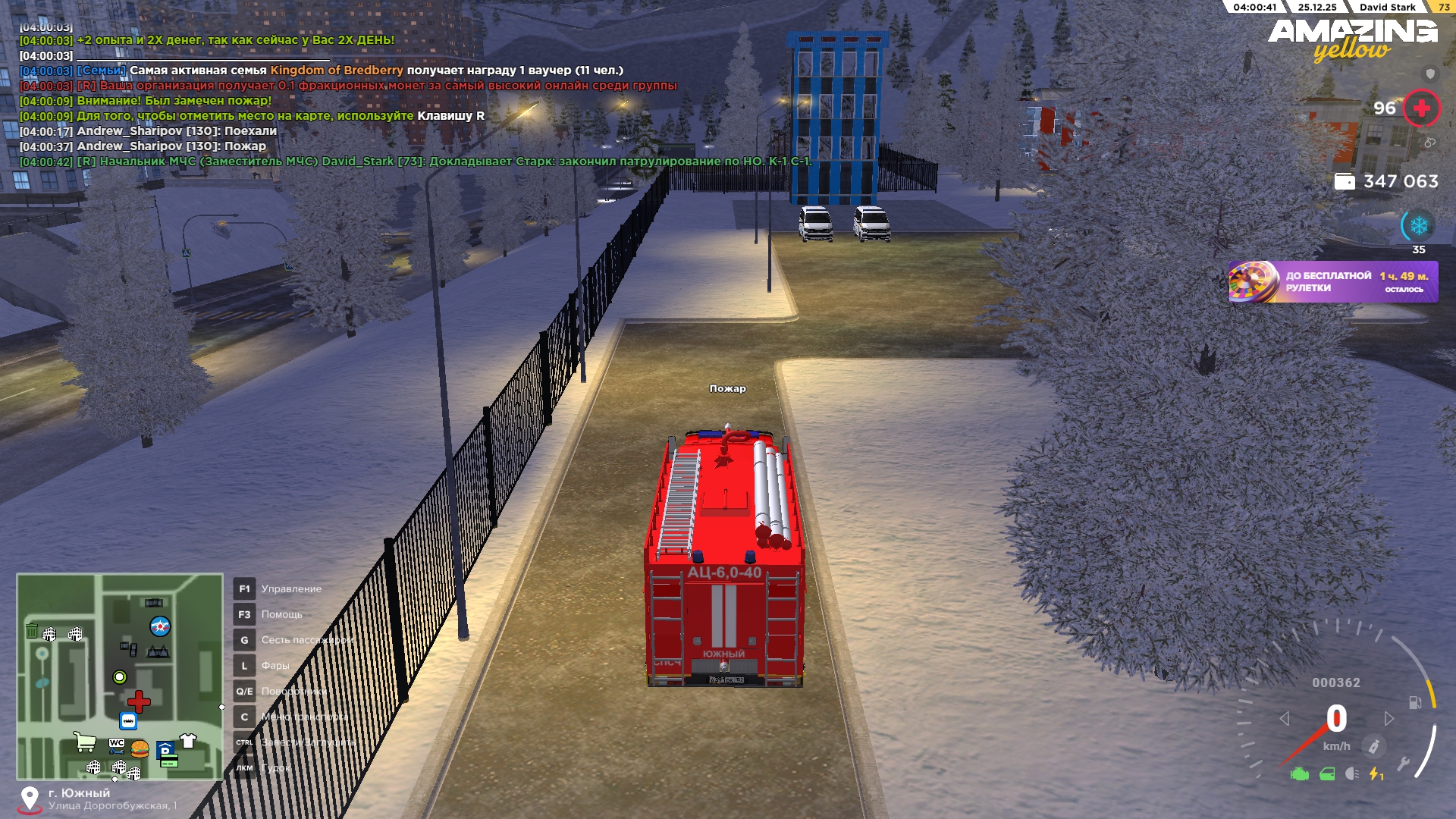
Task: Click the red health cross icon
Action: (x=1422, y=108)
